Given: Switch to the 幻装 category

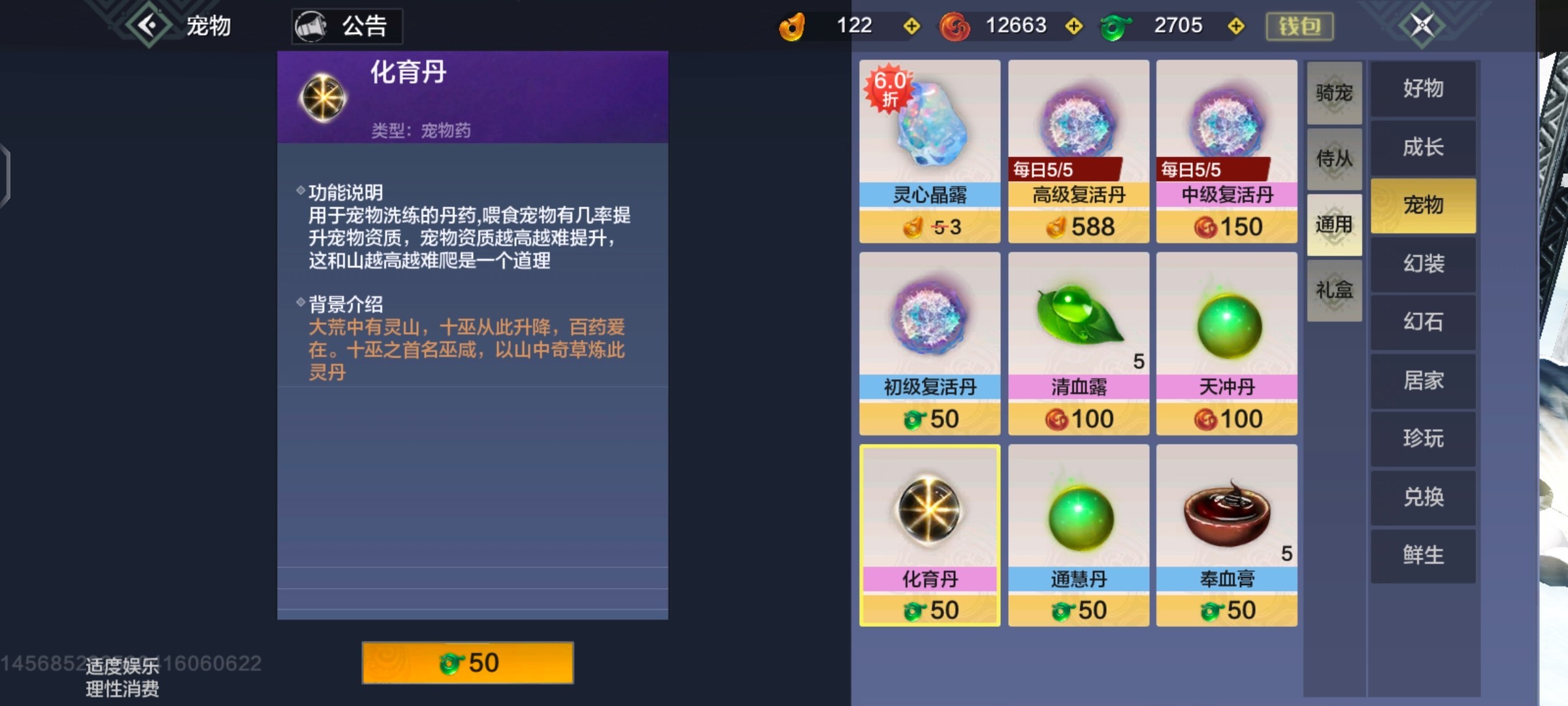Looking at the screenshot, I should pos(1423,264).
